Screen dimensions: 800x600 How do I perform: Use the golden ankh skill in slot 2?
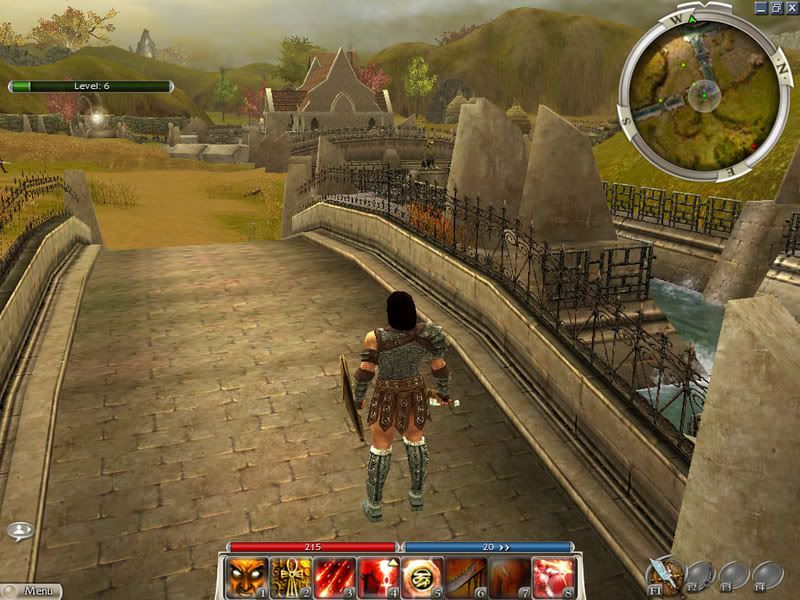click(x=291, y=577)
